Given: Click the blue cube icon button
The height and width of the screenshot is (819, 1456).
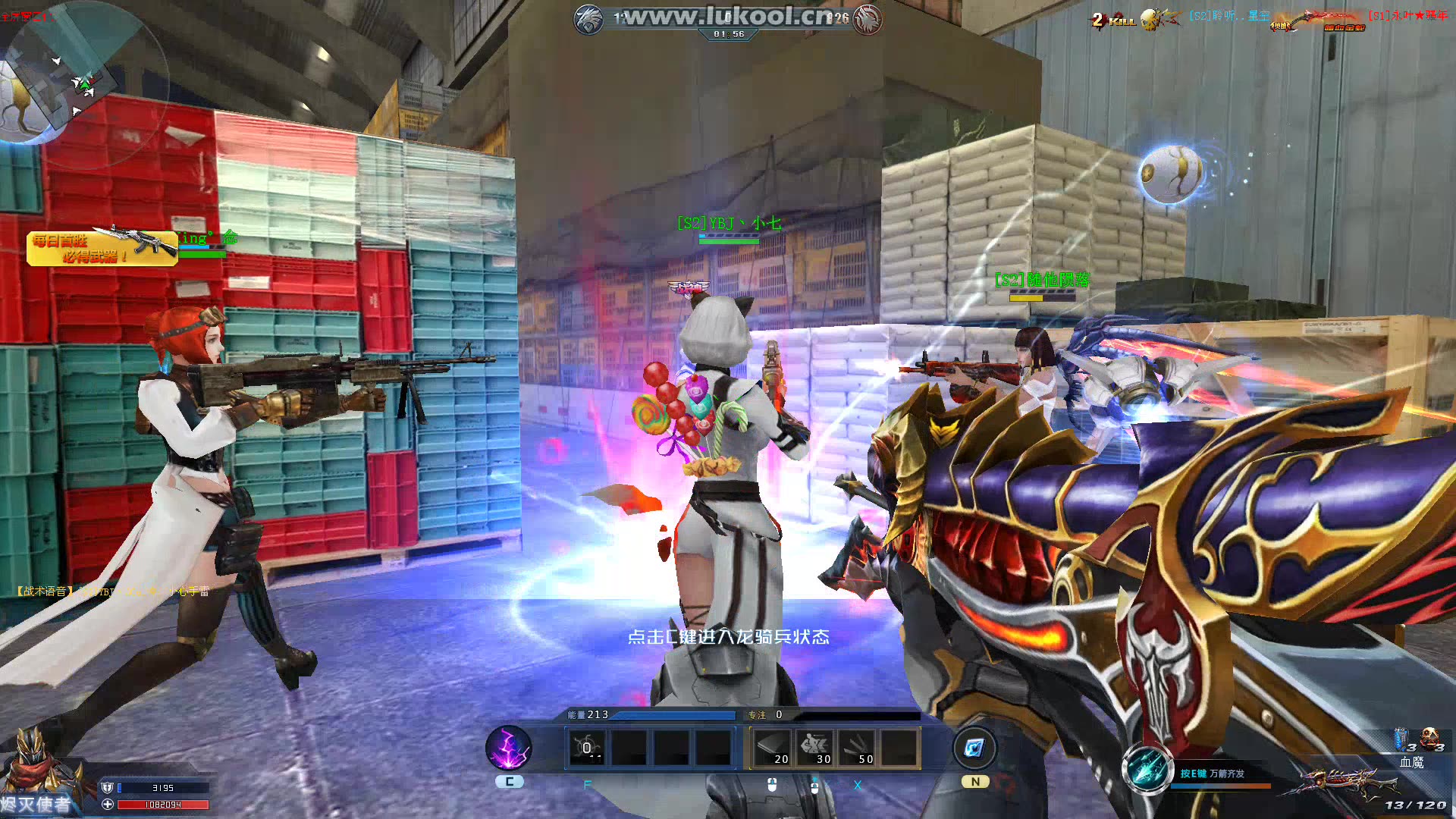Looking at the screenshot, I should (974, 749).
